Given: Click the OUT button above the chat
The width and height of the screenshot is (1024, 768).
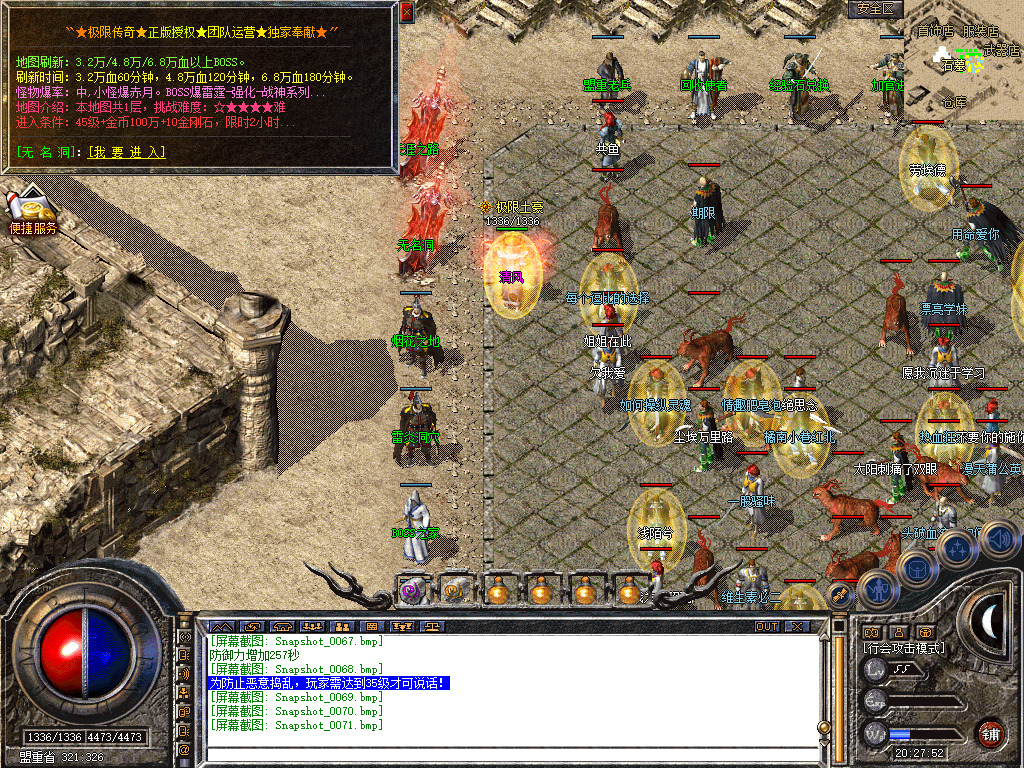Looking at the screenshot, I should 767,626.
